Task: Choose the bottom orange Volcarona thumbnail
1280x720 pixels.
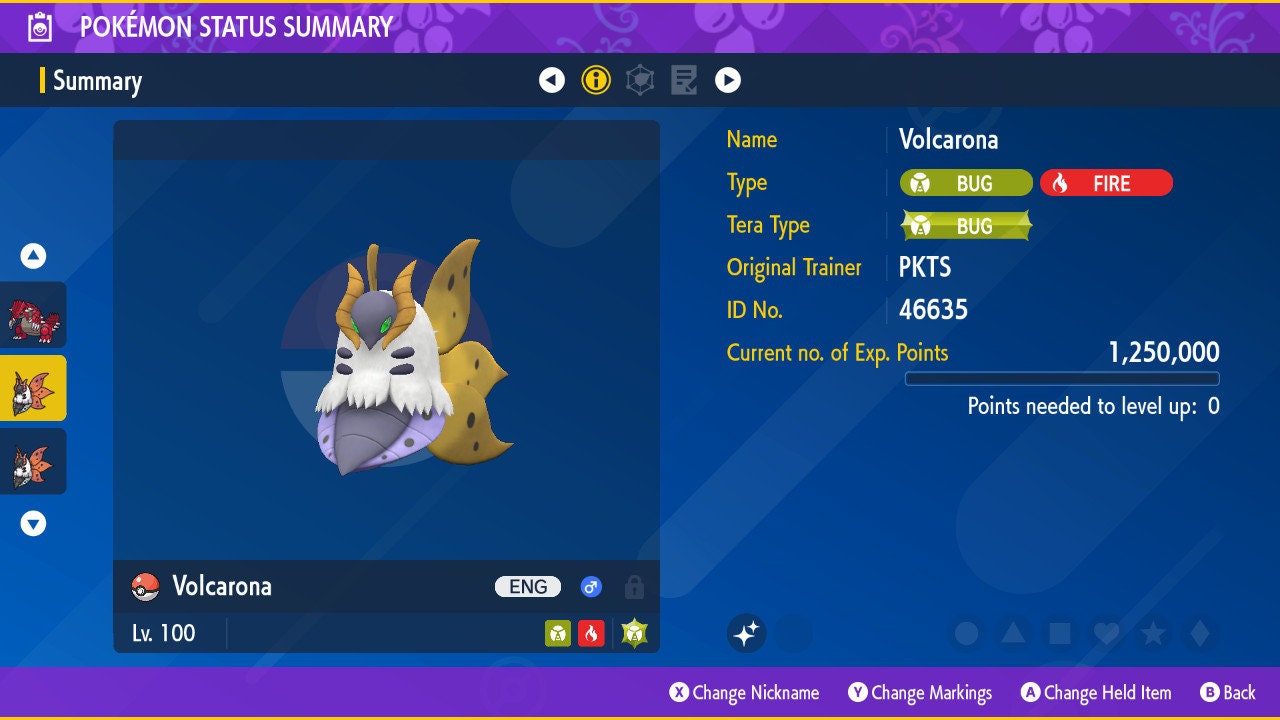Action: tap(34, 461)
